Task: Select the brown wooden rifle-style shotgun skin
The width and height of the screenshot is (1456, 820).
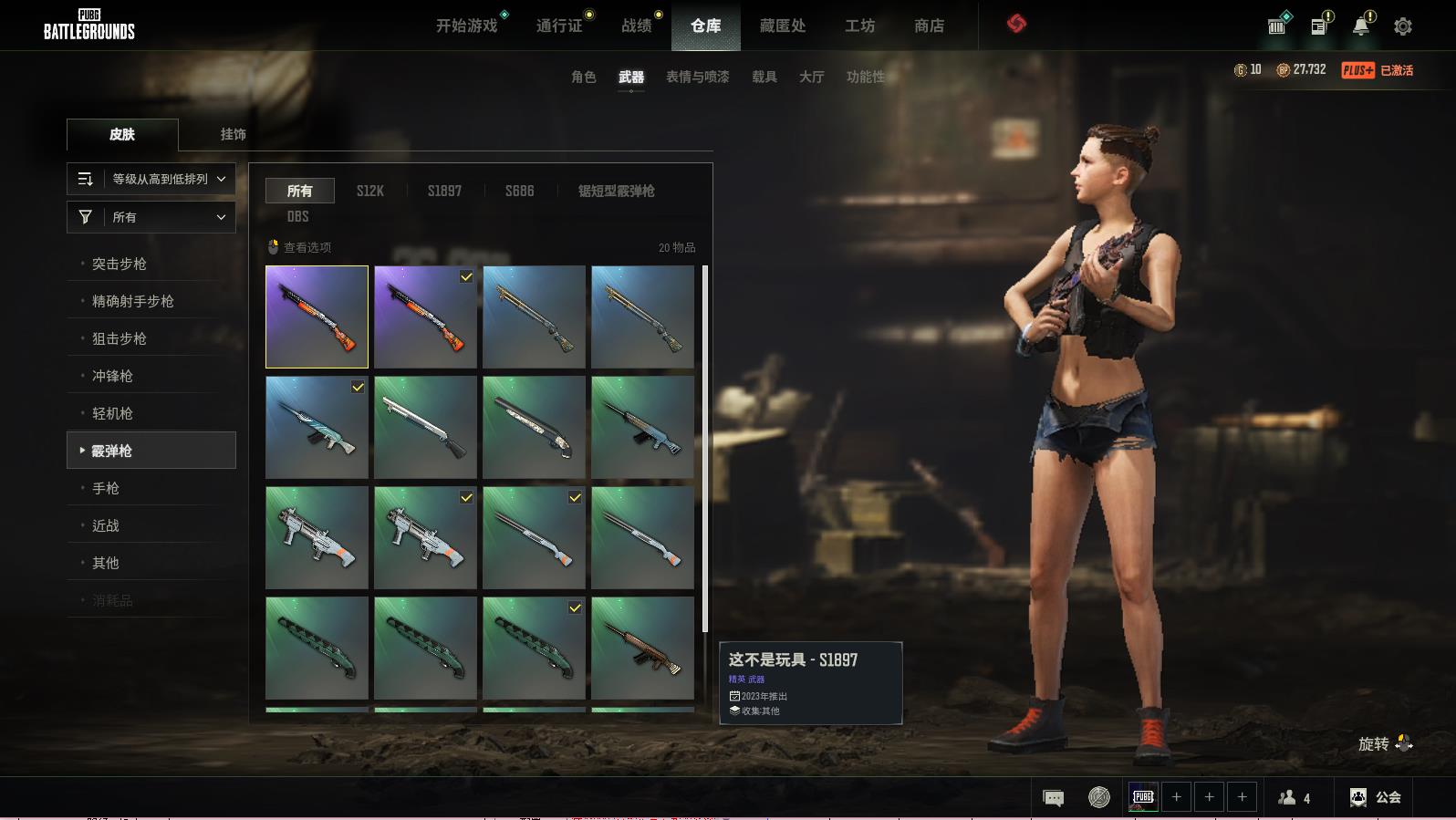Action: tap(642, 648)
